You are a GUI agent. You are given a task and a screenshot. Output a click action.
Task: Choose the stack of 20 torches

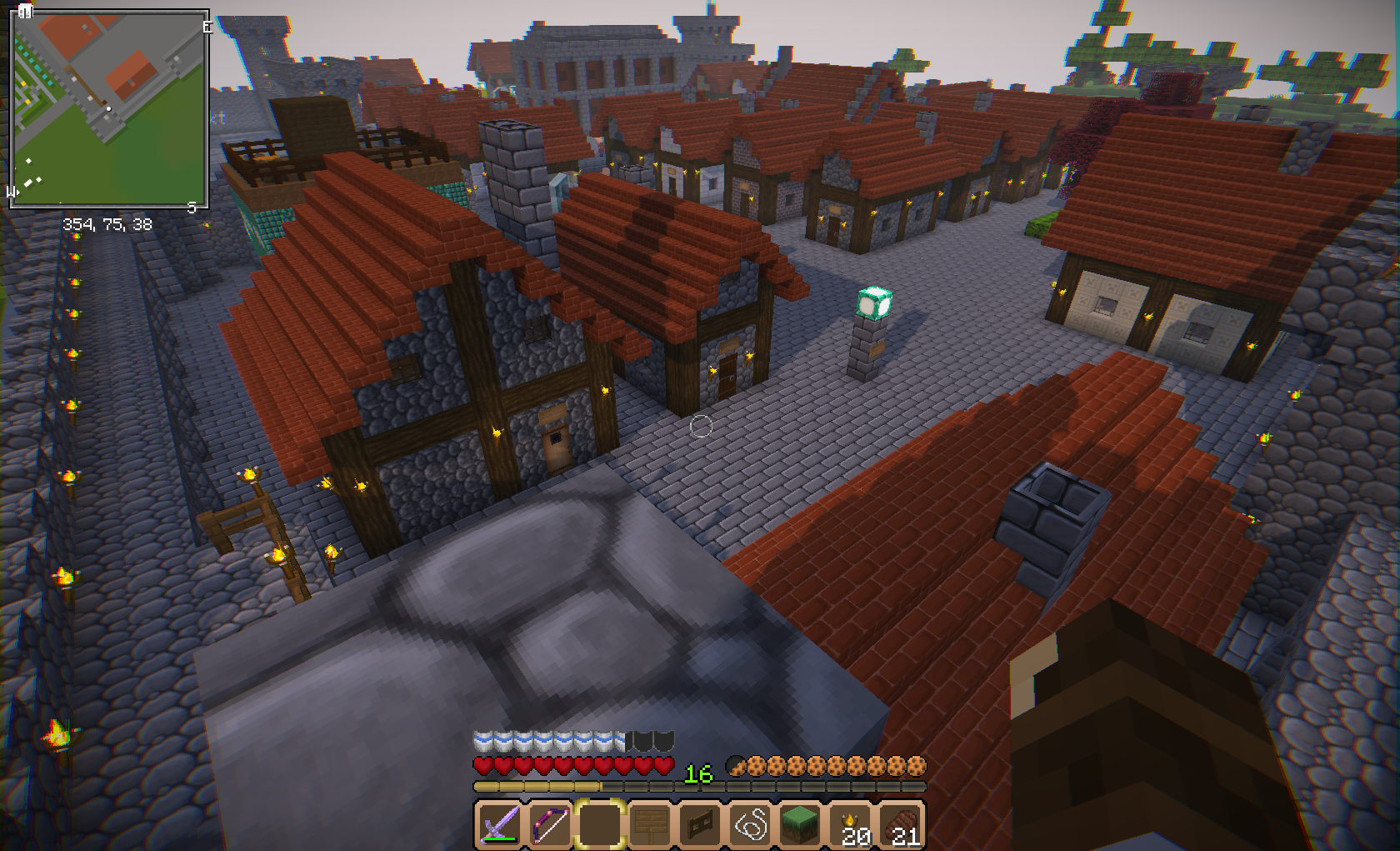coord(852,824)
